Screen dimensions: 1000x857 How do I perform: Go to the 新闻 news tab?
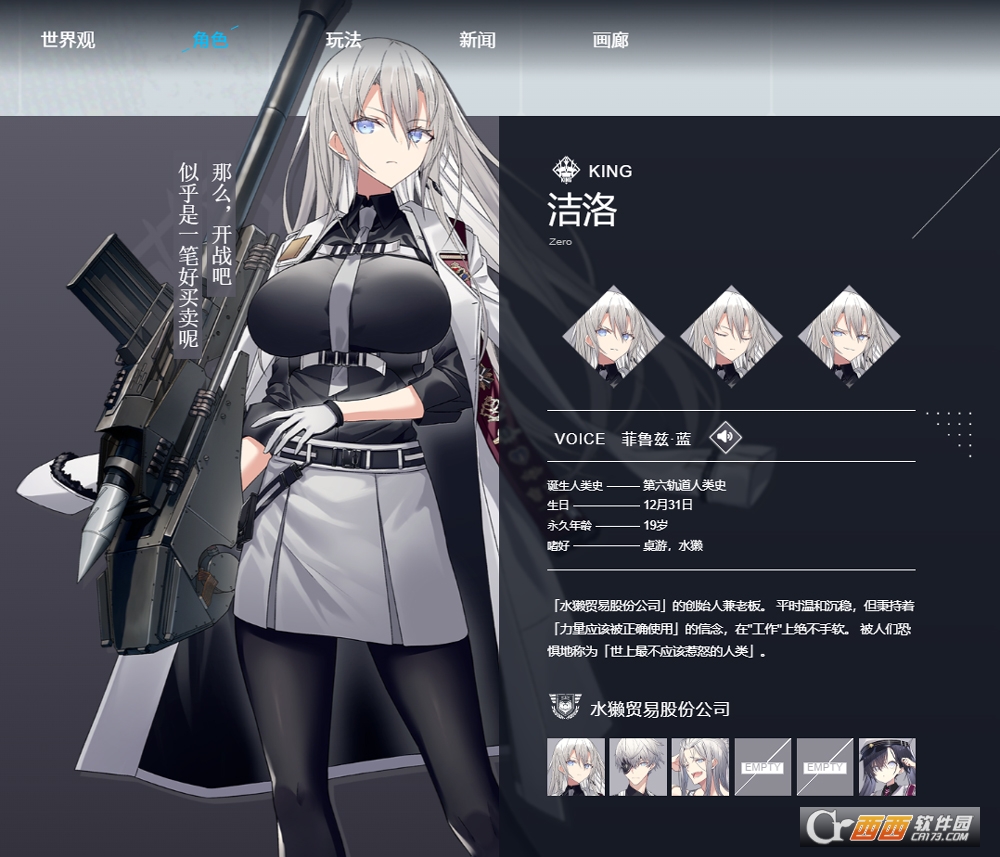point(477,41)
